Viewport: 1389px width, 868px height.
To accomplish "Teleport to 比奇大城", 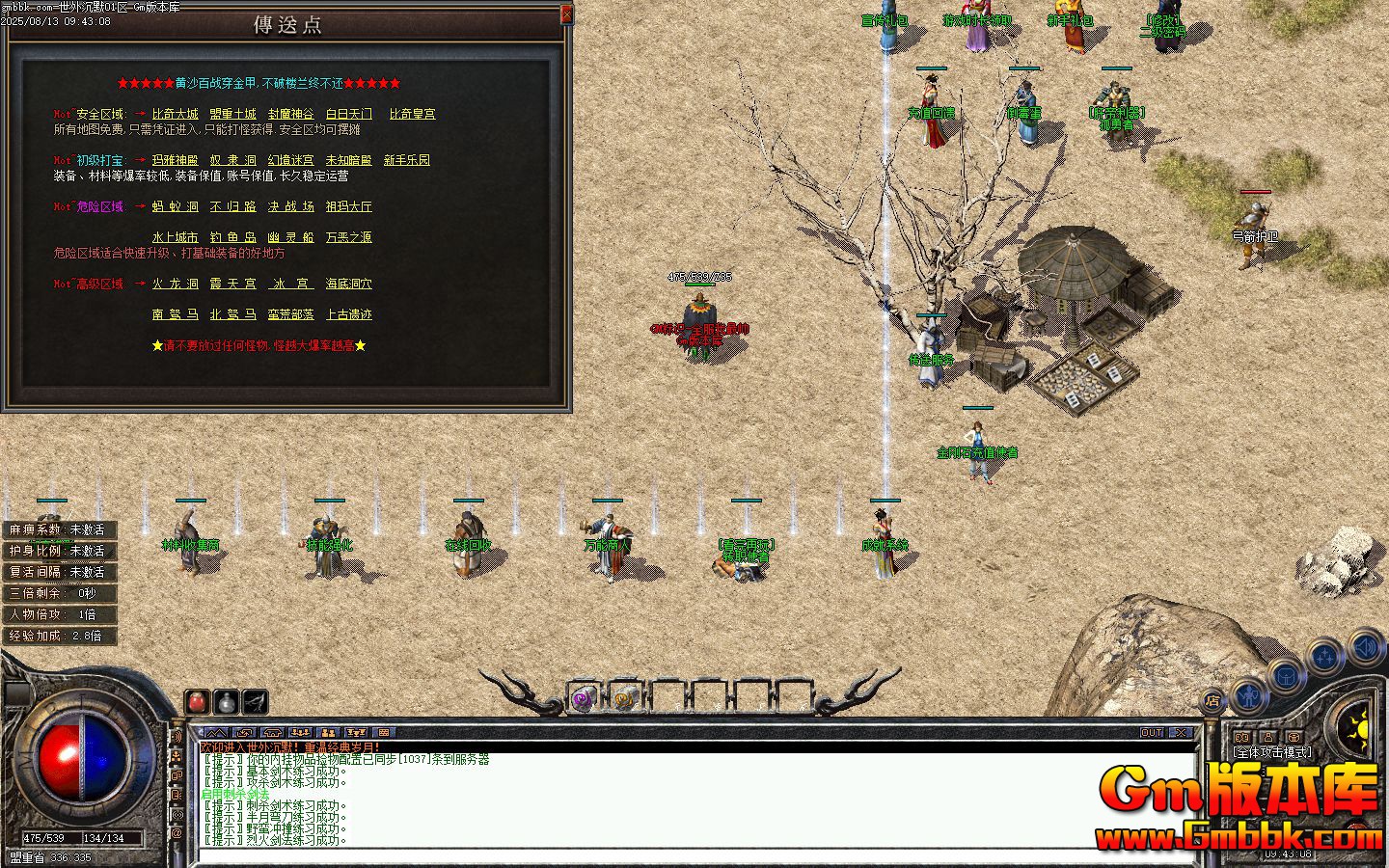I will coord(175,114).
